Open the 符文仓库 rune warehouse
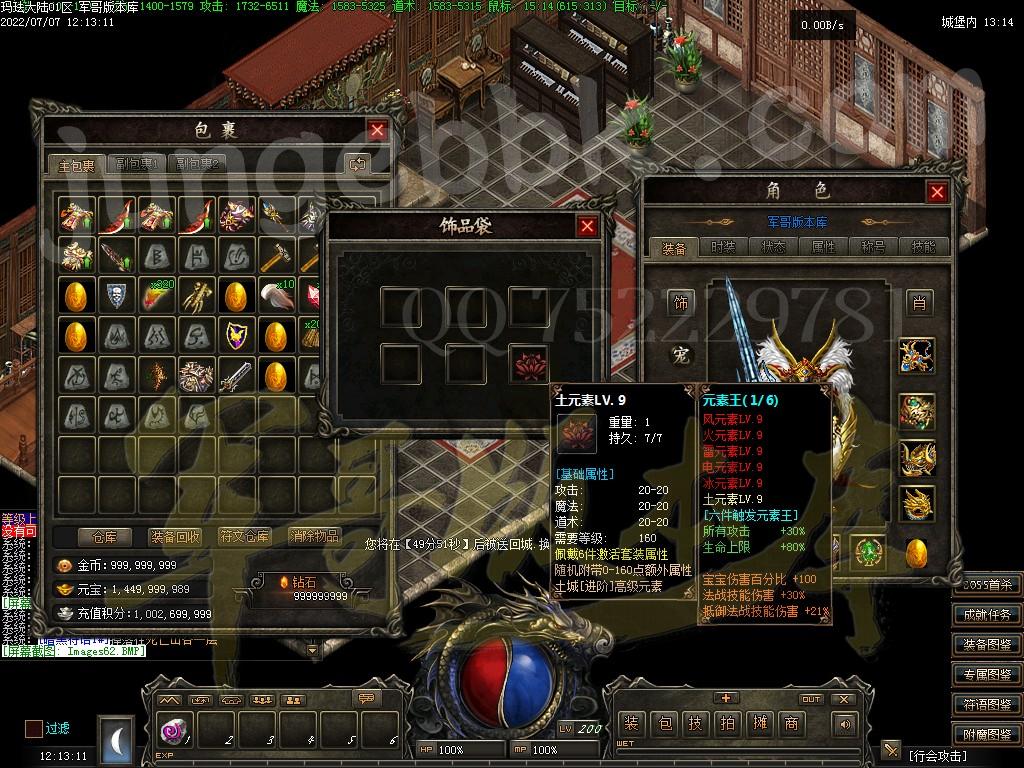Screen dimensions: 1024x768 pos(244,537)
